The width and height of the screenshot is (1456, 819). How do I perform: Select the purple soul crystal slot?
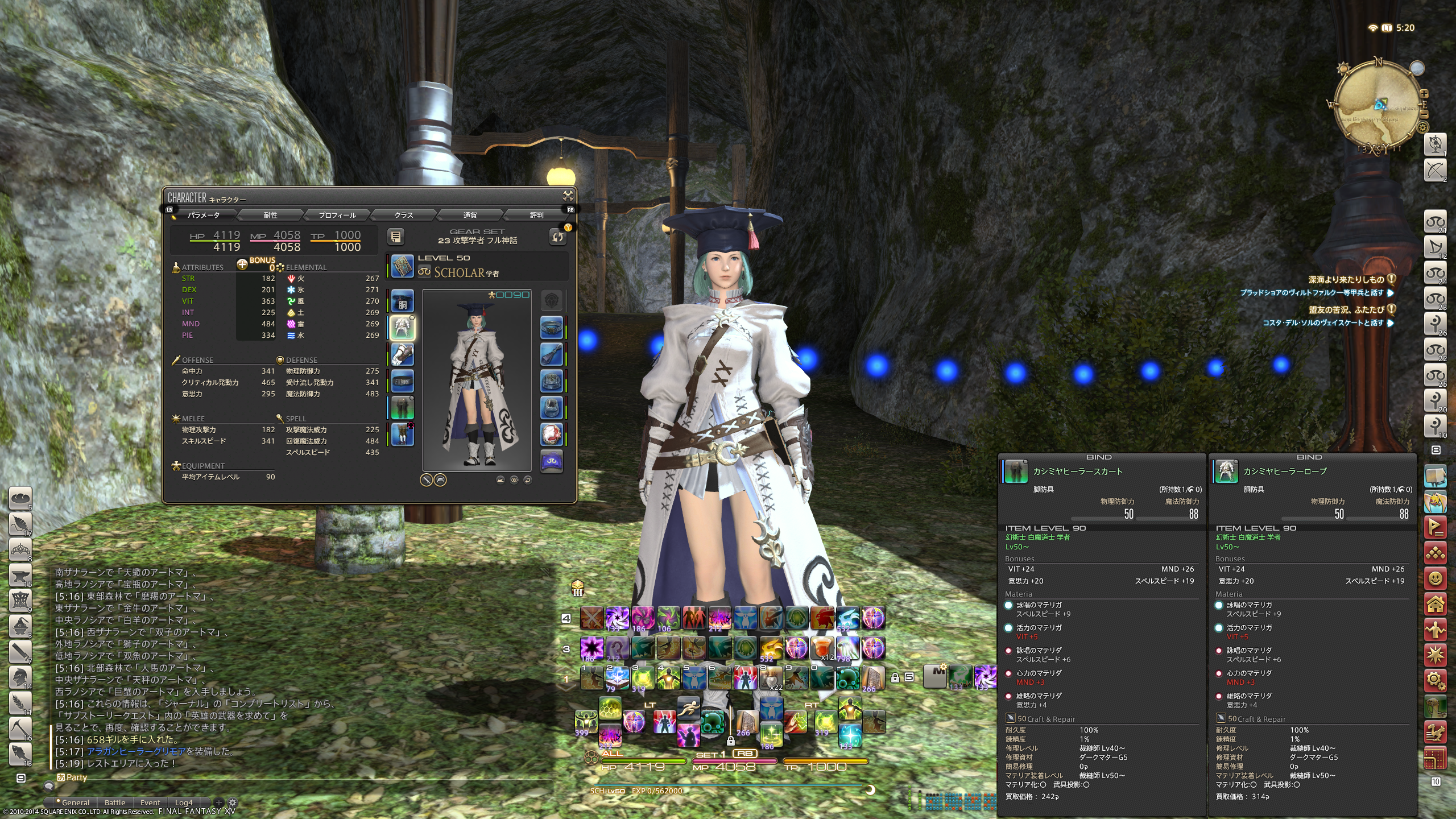coord(551,462)
